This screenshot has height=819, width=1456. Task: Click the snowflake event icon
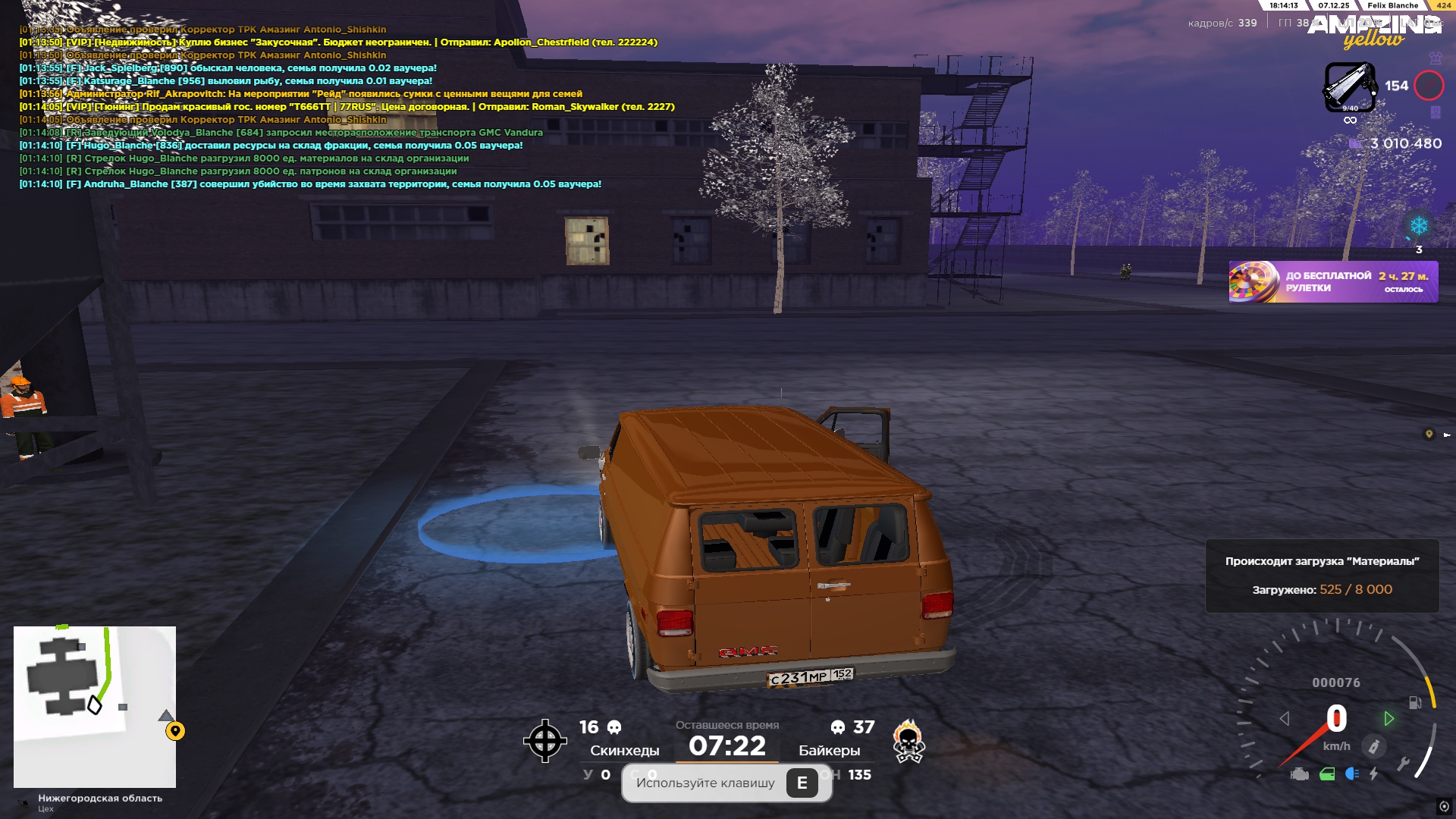(x=1419, y=226)
